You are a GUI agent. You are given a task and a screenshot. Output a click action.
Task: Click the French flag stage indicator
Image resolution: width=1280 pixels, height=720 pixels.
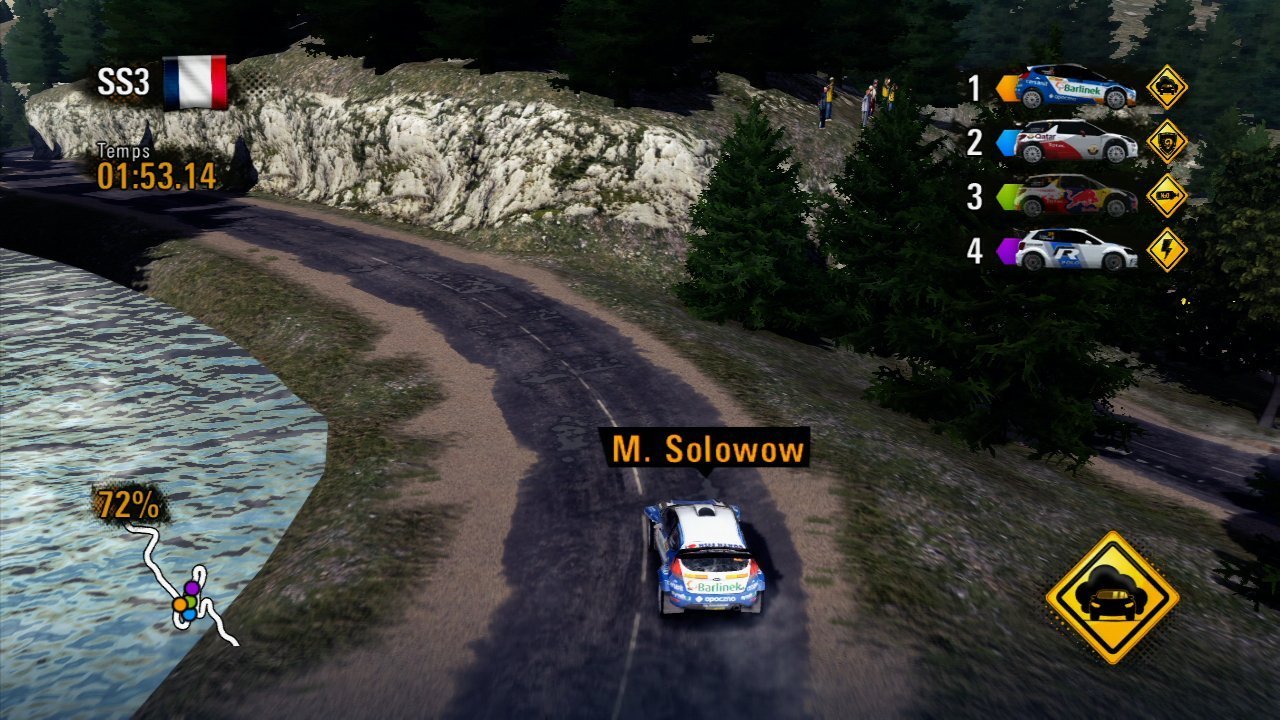point(195,82)
